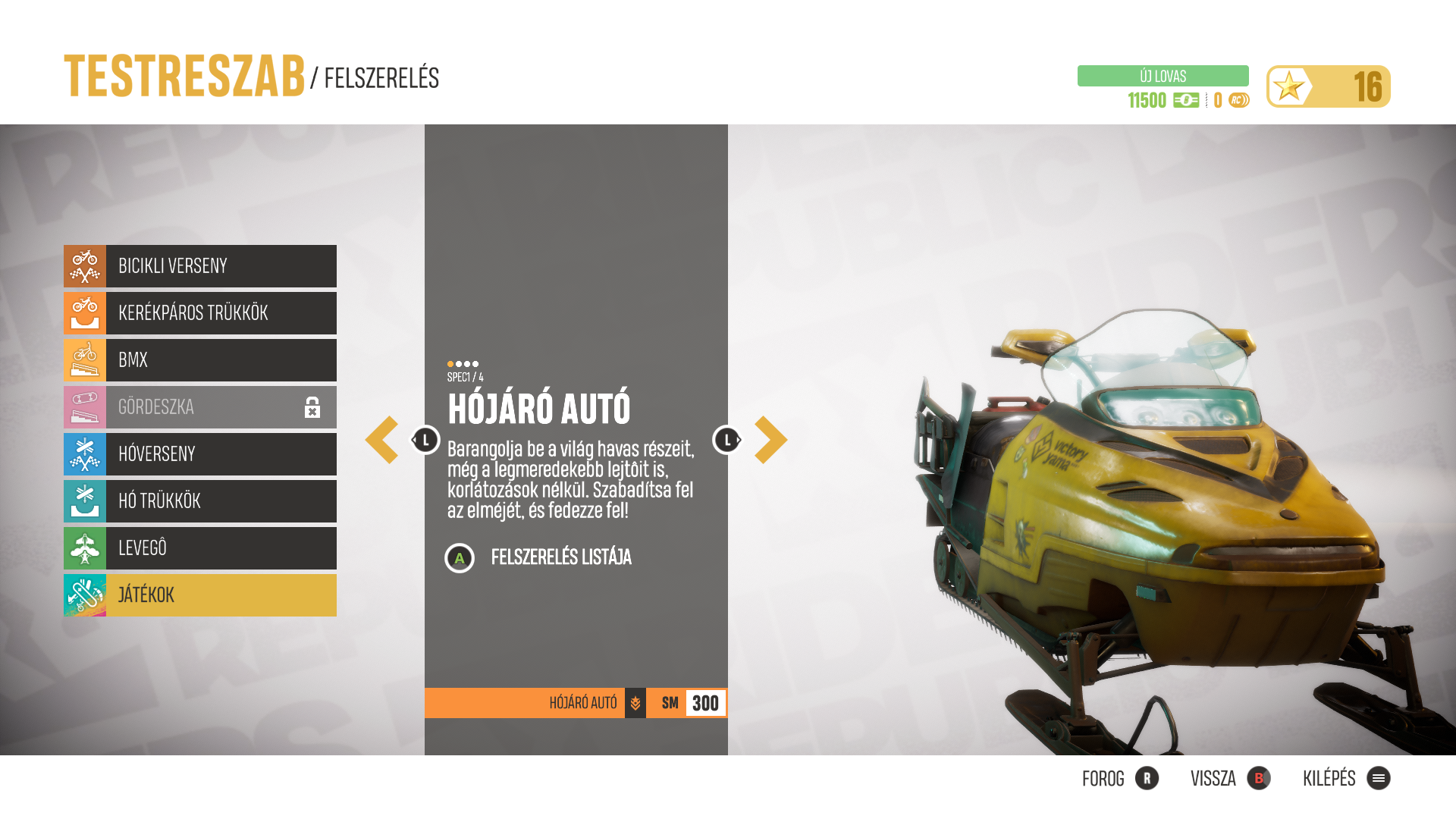Exit using the Kilépés option
The image size is (1456, 819).
pos(1346,779)
